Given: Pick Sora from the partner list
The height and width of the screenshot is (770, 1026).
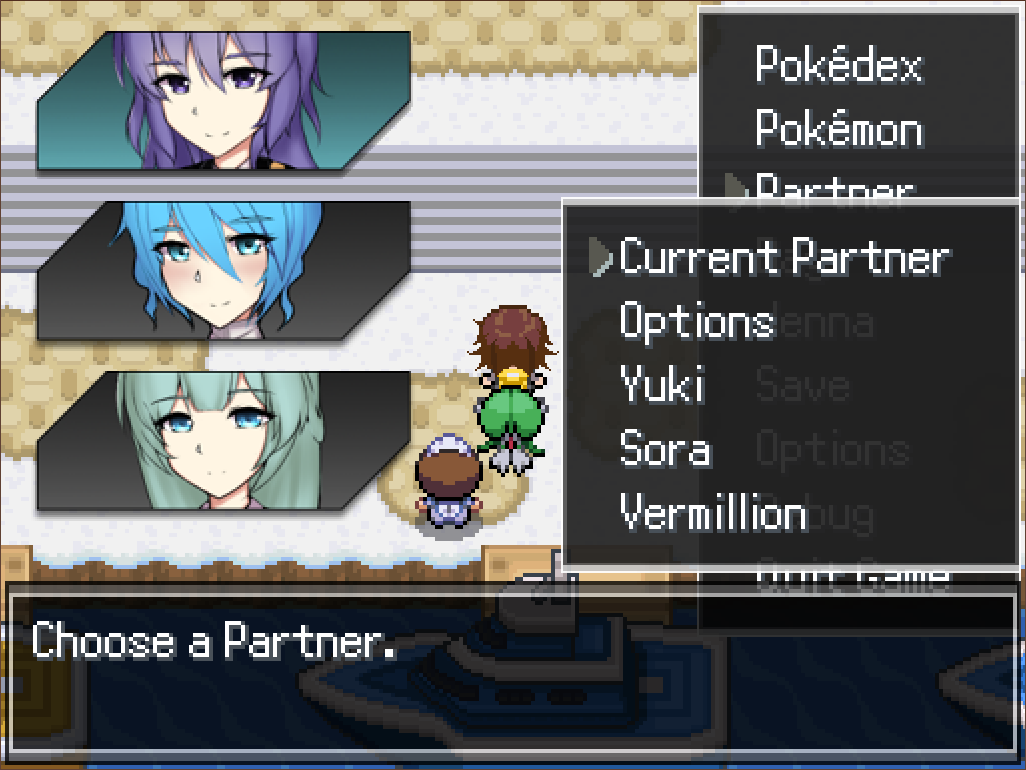Looking at the screenshot, I should pyautogui.click(x=665, y=450).
